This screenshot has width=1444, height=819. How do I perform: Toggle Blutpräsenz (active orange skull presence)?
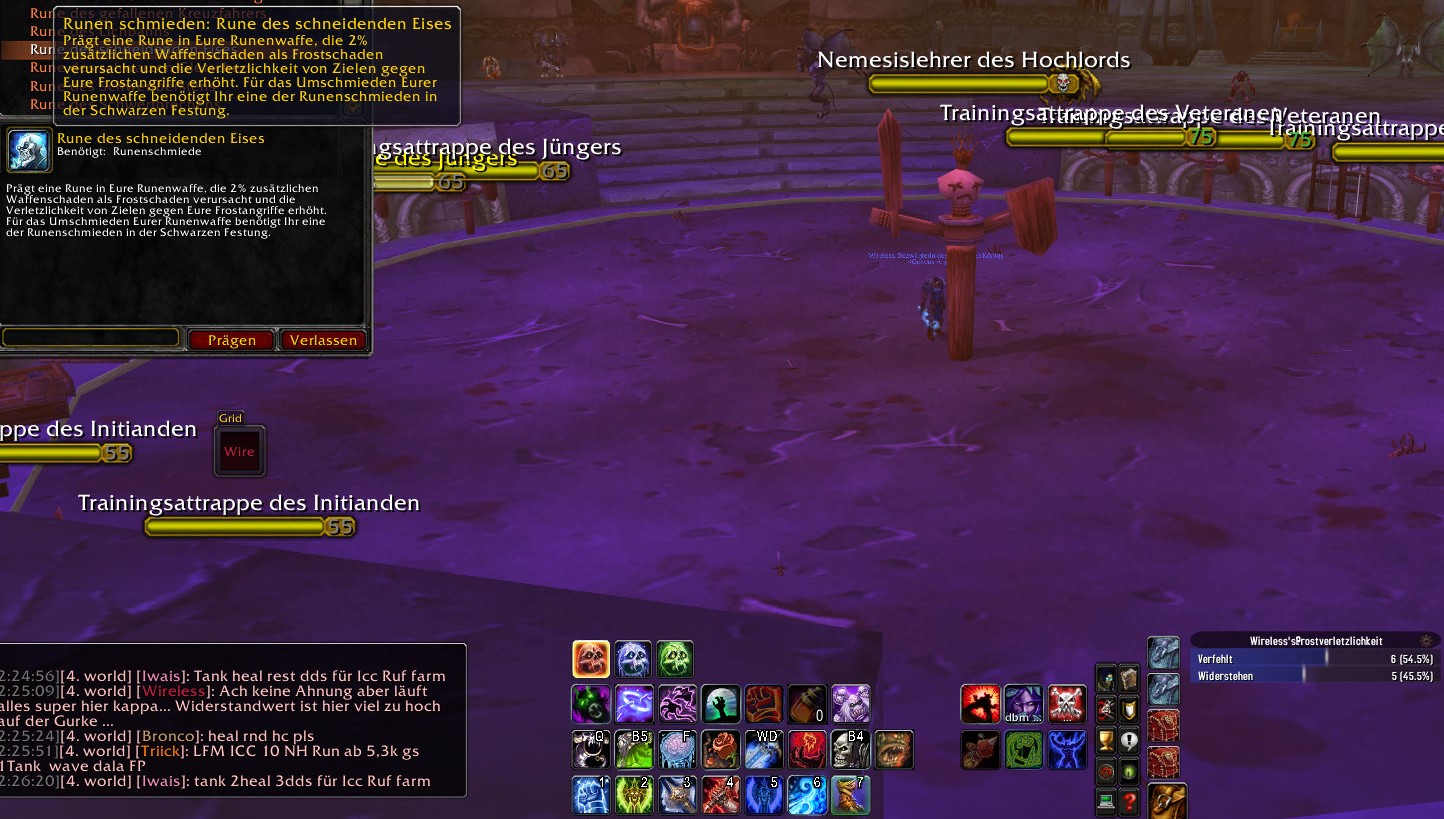click(591, 658)
